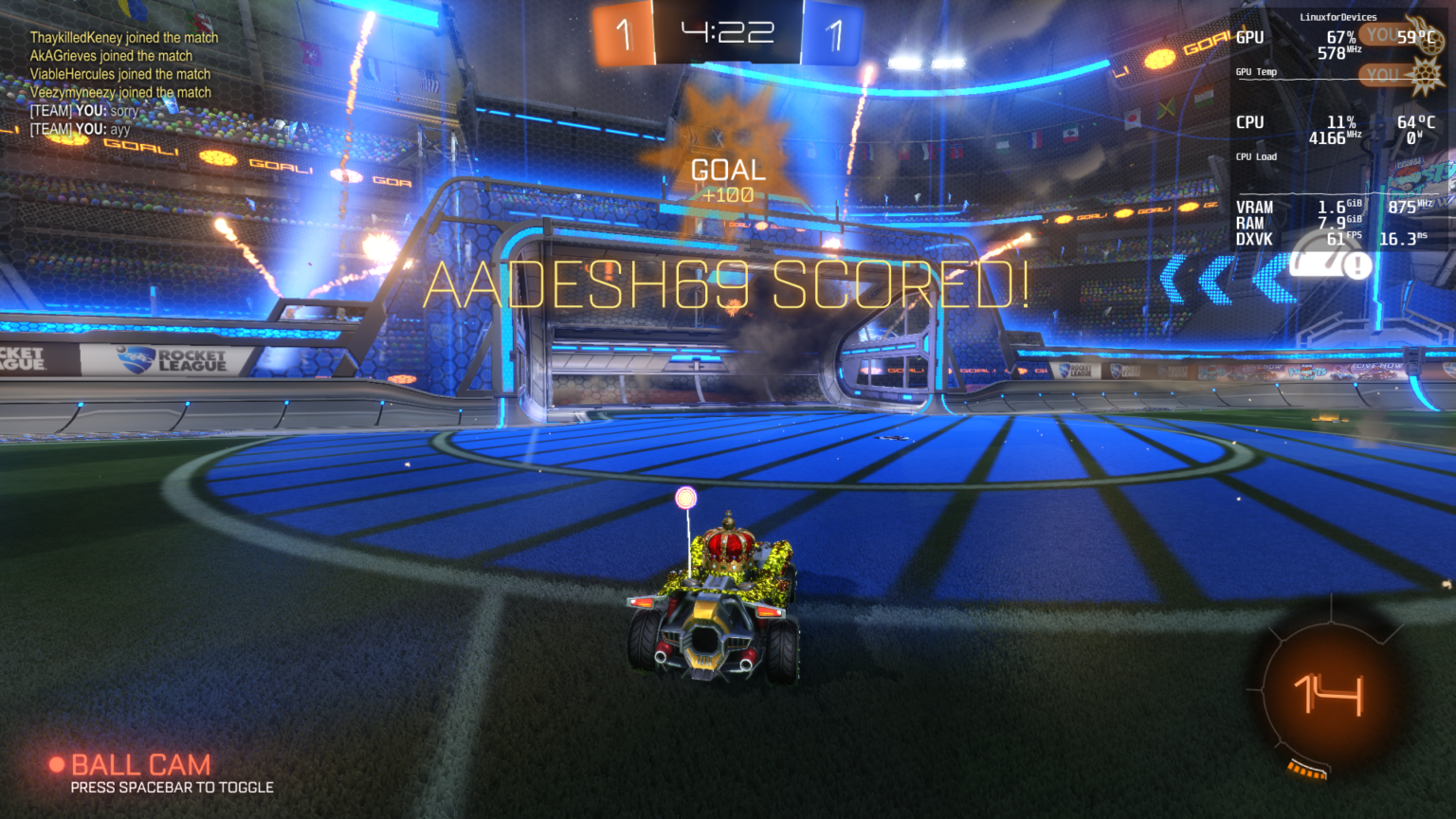This screenshot has width=1456, height=819.
Task: Click the LinuxforDevices performance overlay
Action: click(x=1338, y=131)
